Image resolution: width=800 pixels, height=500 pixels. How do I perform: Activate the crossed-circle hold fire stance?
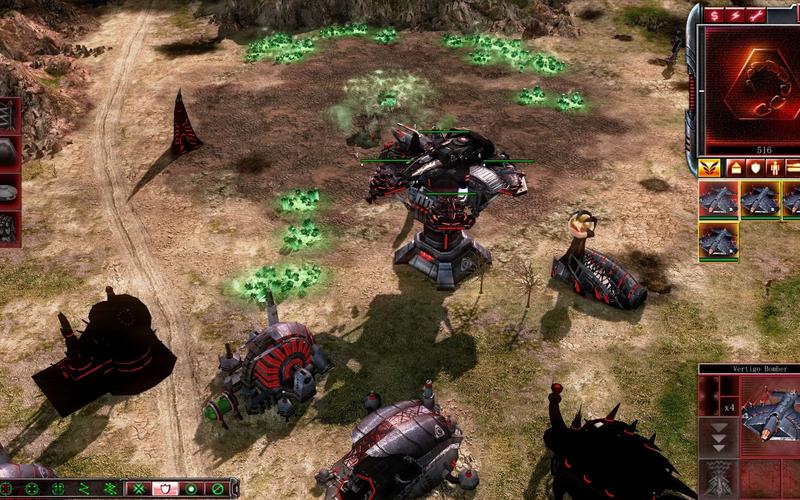pos(216,489)
